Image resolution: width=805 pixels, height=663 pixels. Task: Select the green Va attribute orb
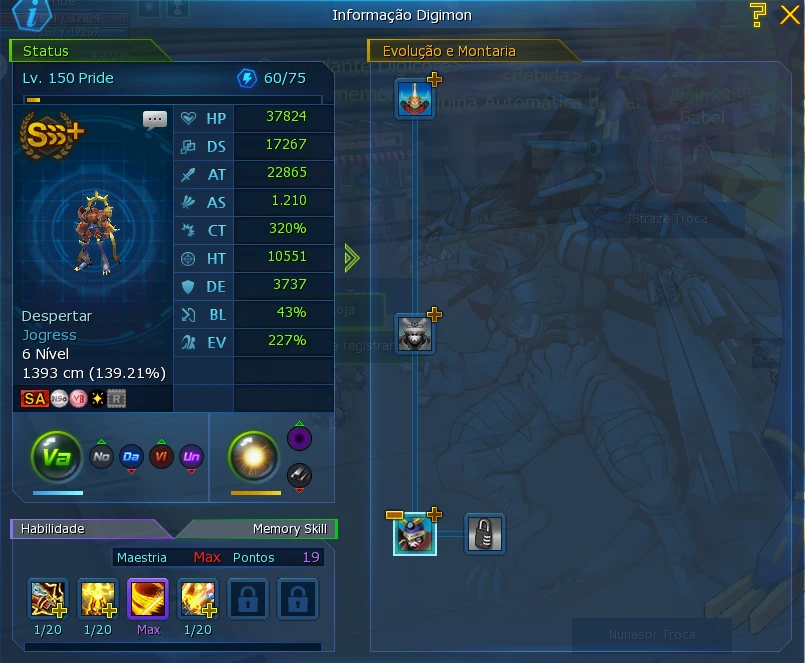coord(56,458)
